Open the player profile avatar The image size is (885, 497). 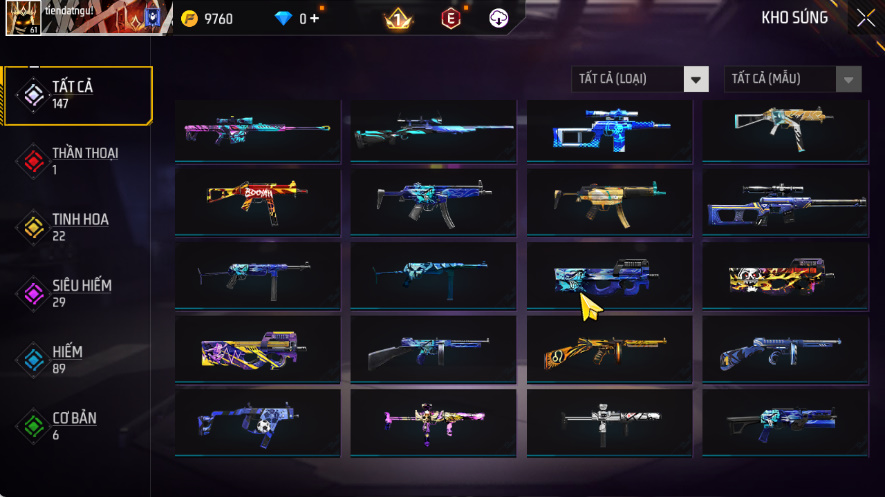(22, 18)
